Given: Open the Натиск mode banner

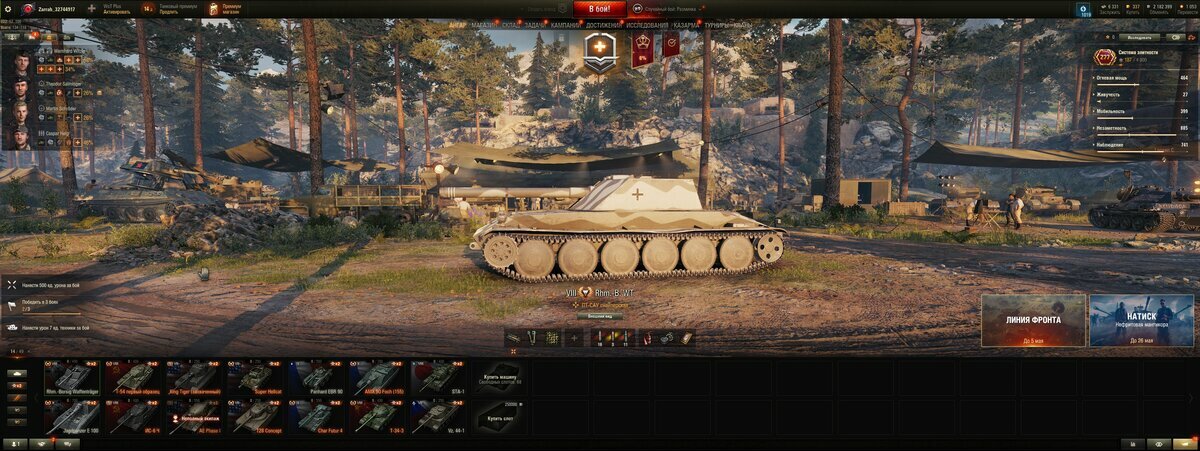Looking at the screenshot, I should [x=1141, y=320].
